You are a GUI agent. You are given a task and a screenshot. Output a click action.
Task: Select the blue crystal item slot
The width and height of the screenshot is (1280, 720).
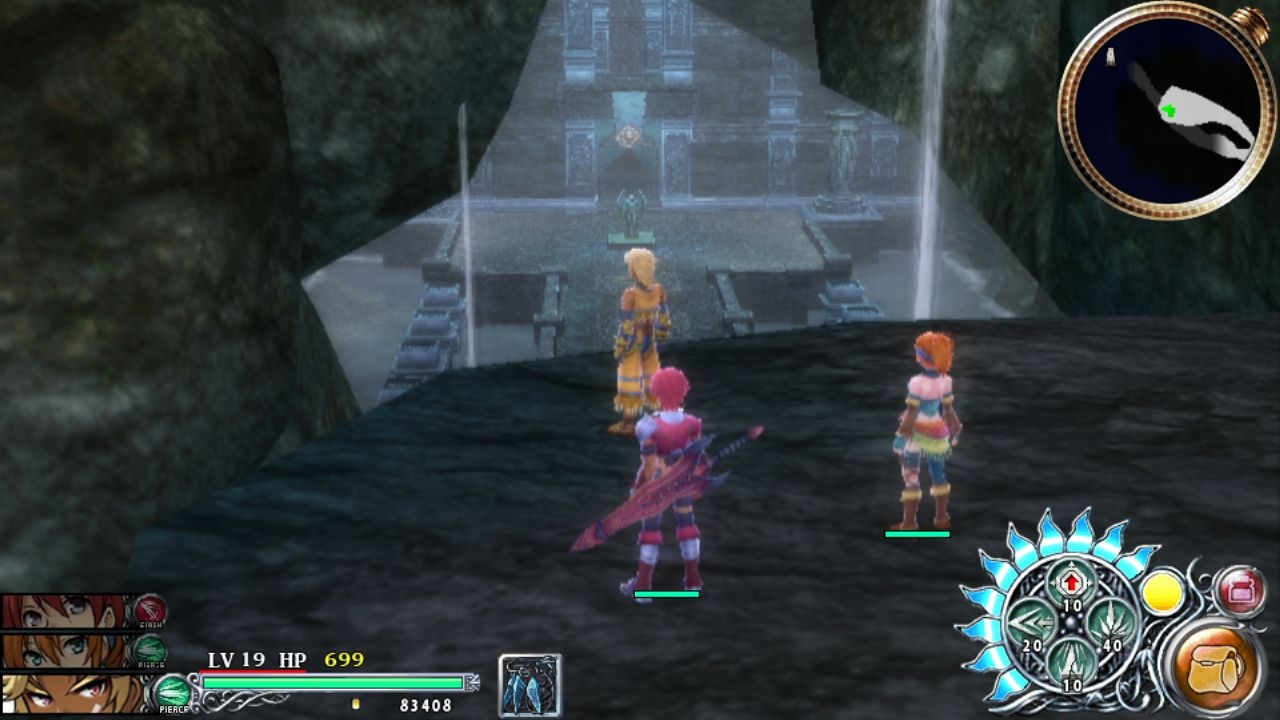pyautogui.click(x=530, y=686)
